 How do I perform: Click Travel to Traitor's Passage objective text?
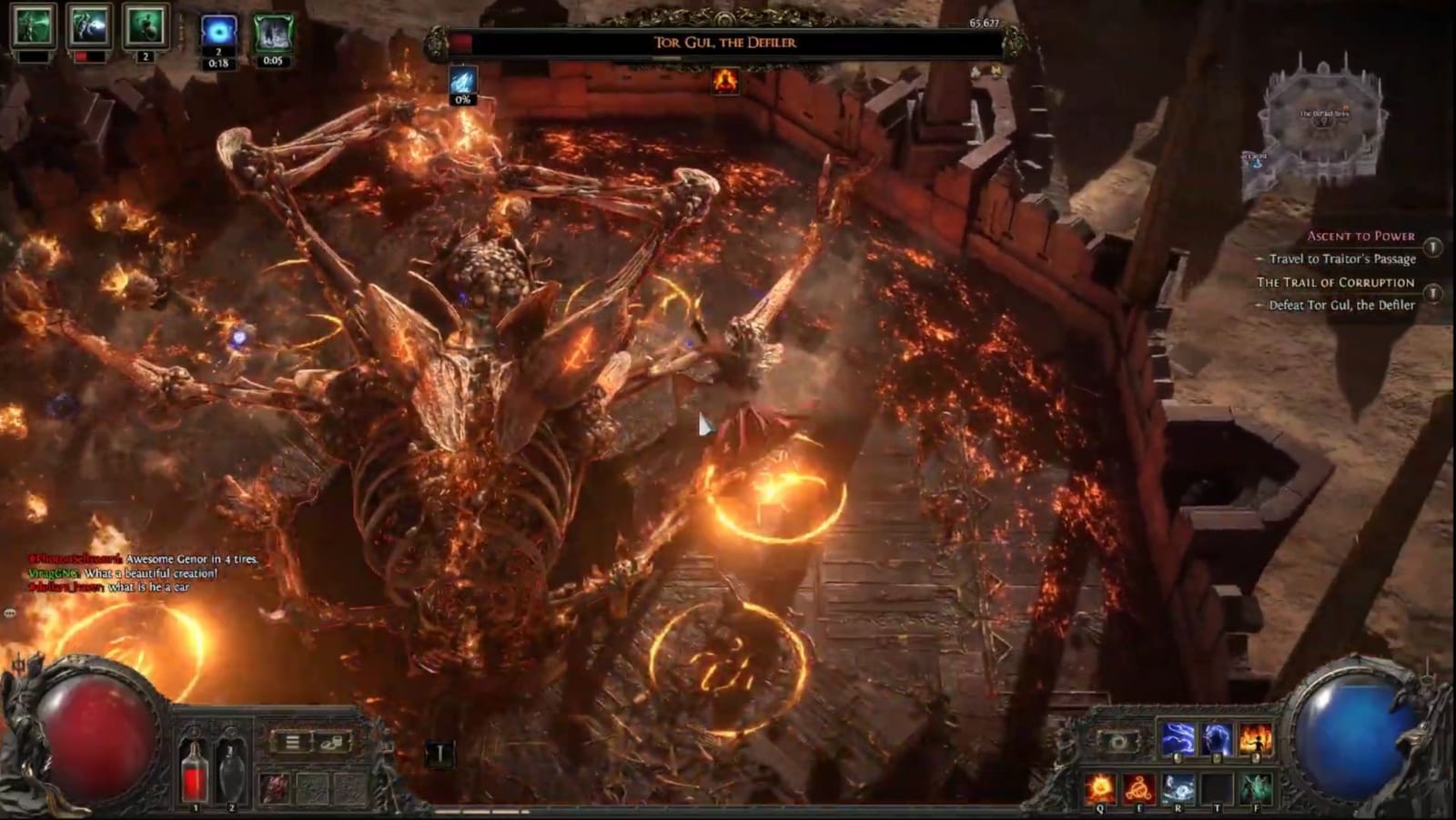tap(1342, 259)
